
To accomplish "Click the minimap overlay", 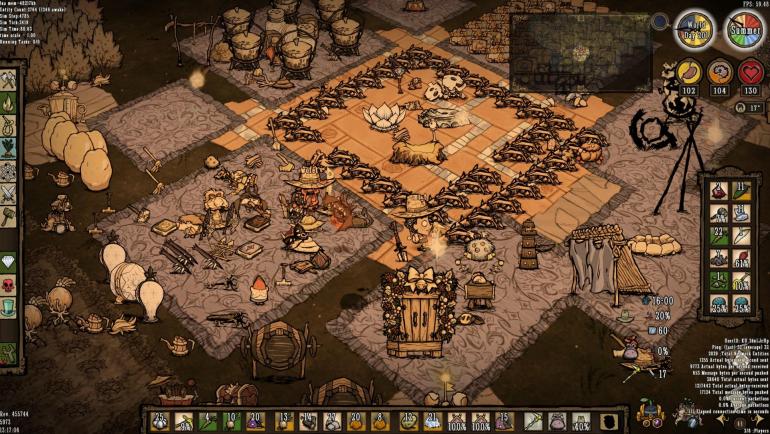I will (580, 52).
